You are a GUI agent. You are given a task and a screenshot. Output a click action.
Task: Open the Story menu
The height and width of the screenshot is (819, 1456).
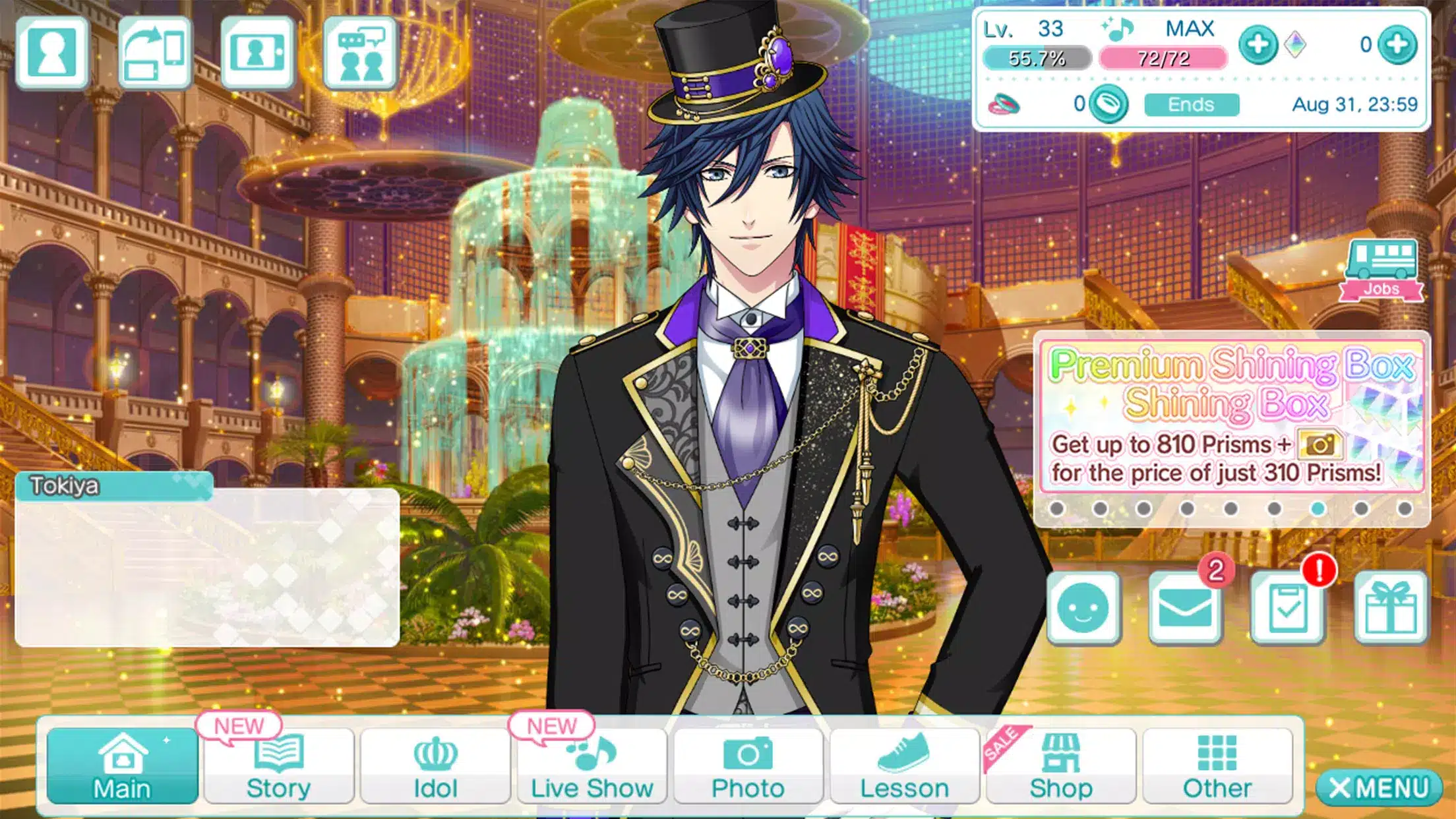coord(278,766)
